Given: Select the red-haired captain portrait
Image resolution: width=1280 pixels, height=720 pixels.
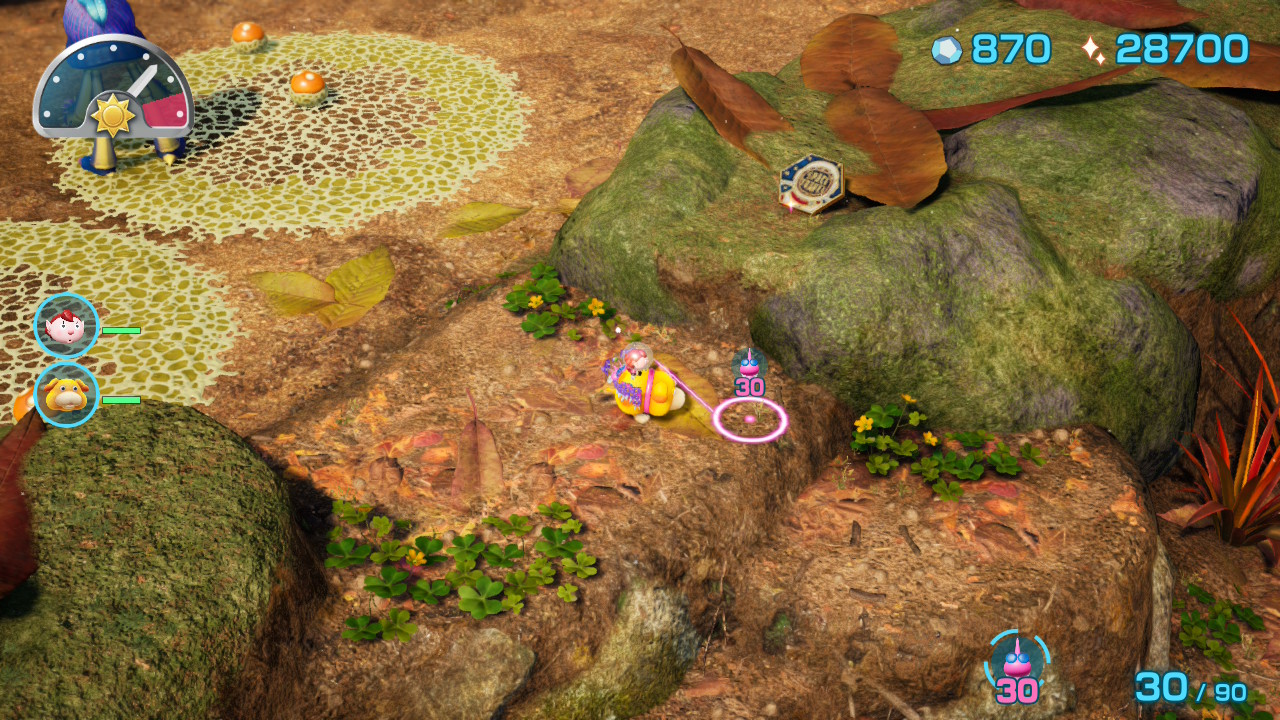Looking at the screenshot, I should click(66, 326).
